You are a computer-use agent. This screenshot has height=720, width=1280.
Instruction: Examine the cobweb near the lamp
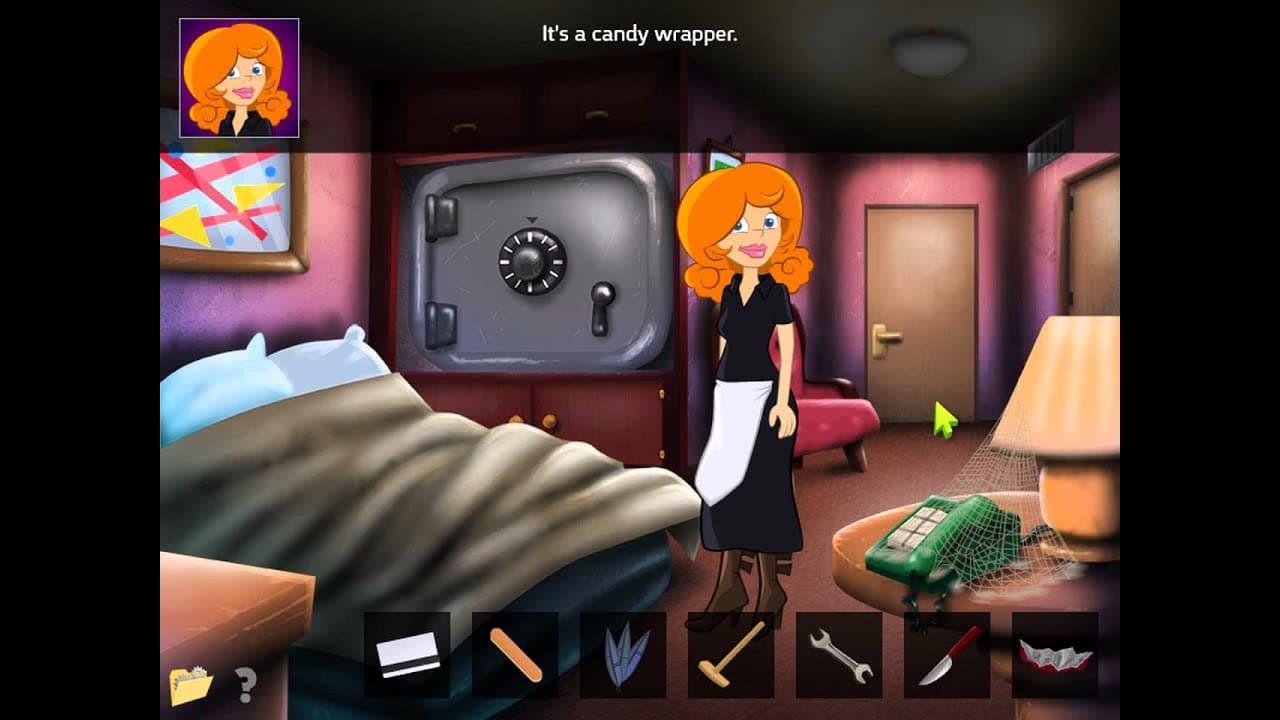pos(1000,480)
